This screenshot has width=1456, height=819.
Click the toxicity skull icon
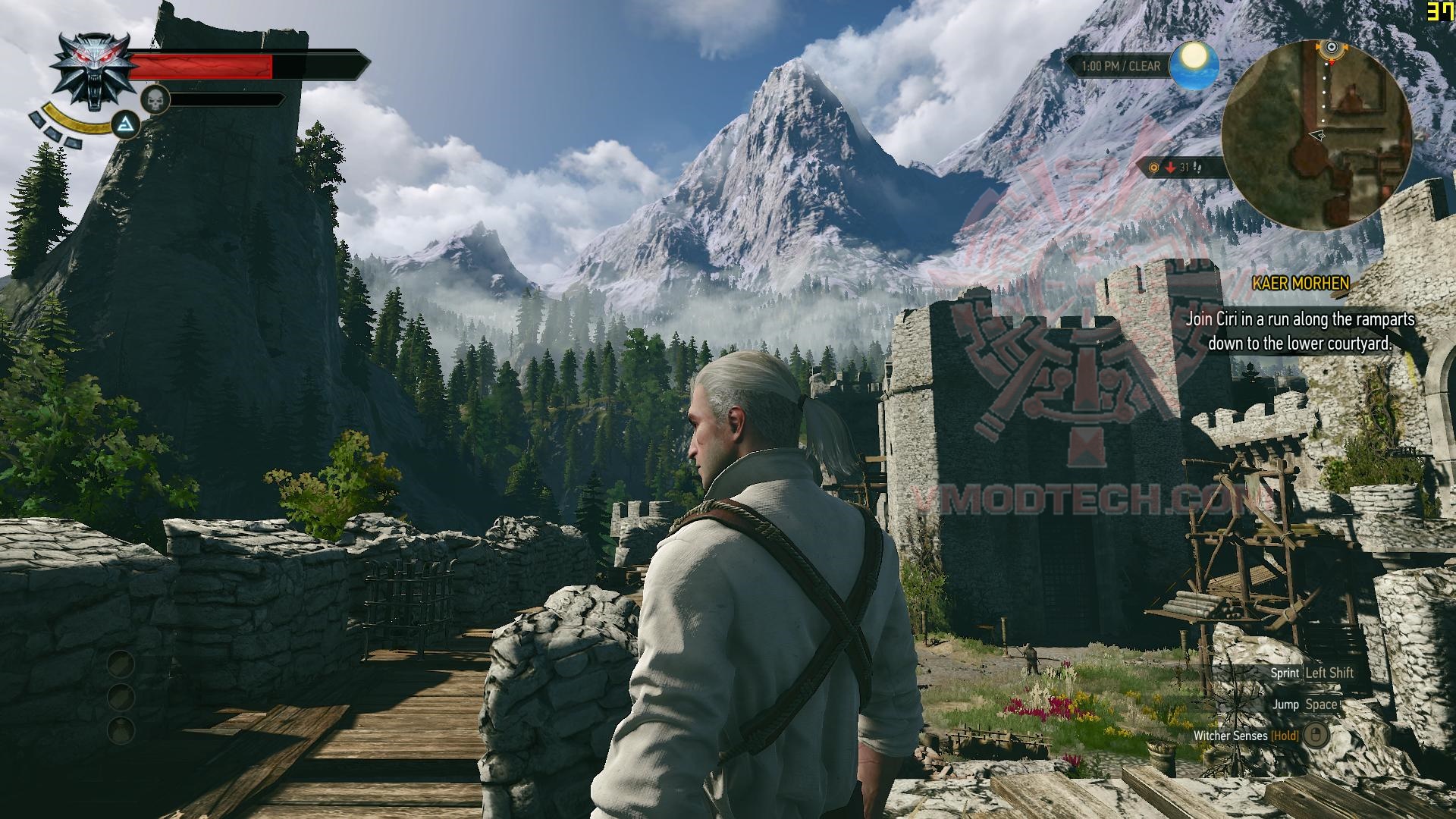coord(155,99)
